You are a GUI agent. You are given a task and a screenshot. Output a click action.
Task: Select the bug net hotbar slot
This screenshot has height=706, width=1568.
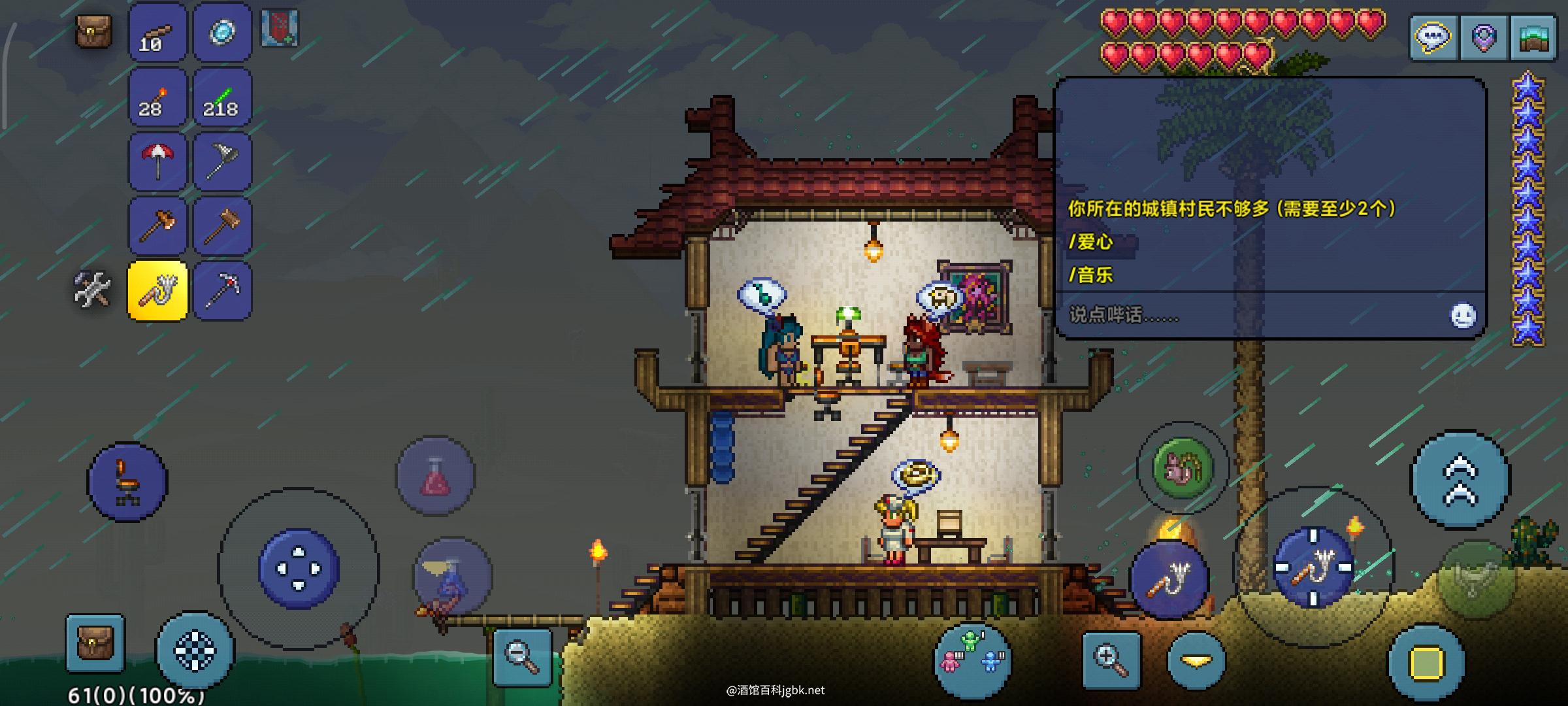pos(222,161)
